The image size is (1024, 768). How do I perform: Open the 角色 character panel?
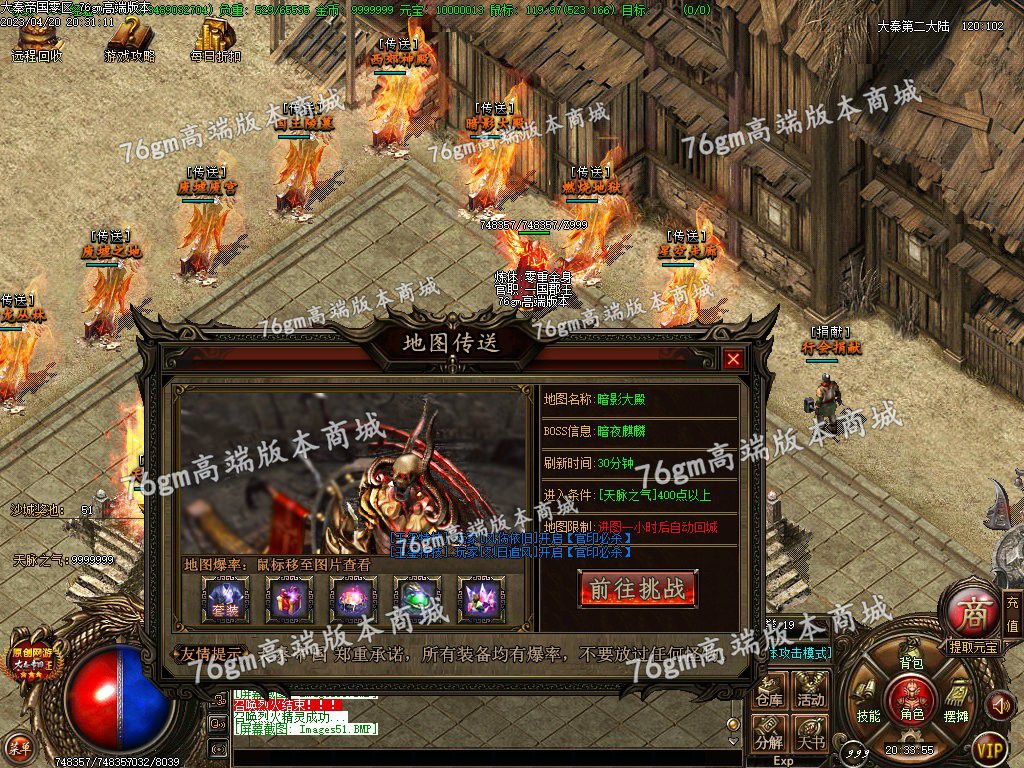tap(911, 698)
